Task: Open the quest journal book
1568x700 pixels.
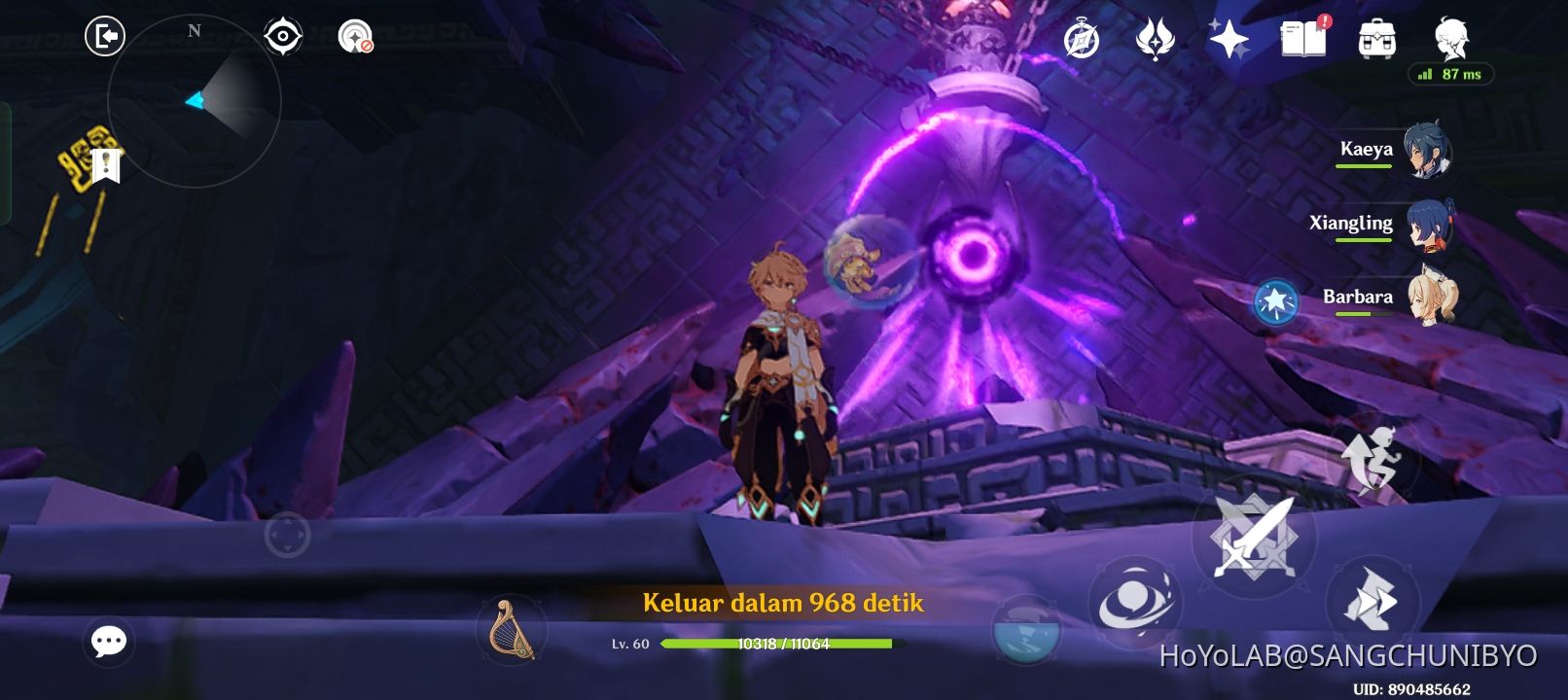Action: pyautogui.click(x=1303, y=40)
